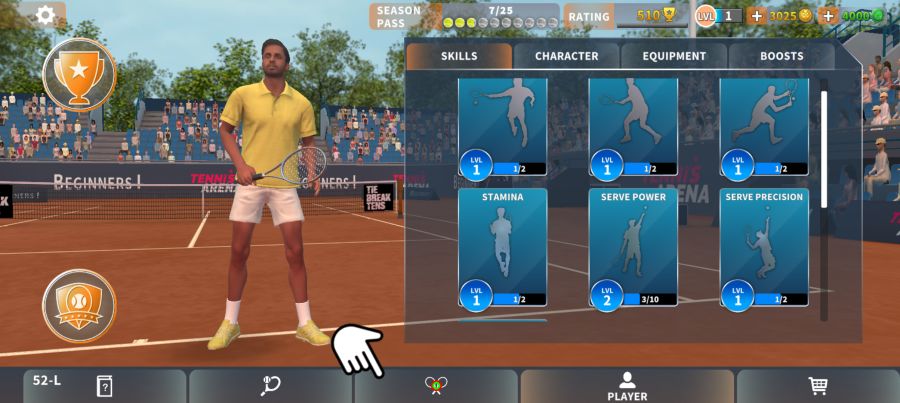Switch to the Equipment tab

tap(674, 56)
